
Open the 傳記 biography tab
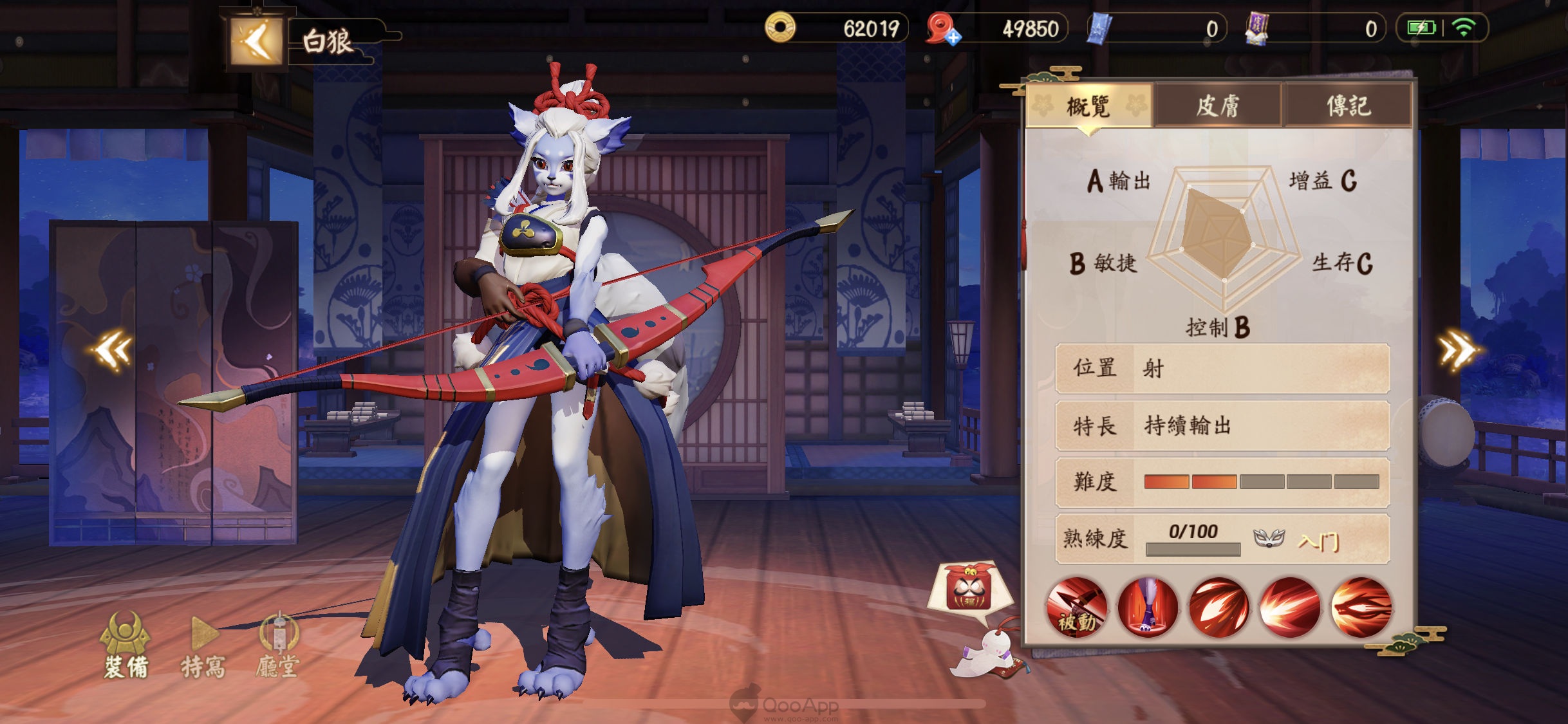(x=1348, y=106)
